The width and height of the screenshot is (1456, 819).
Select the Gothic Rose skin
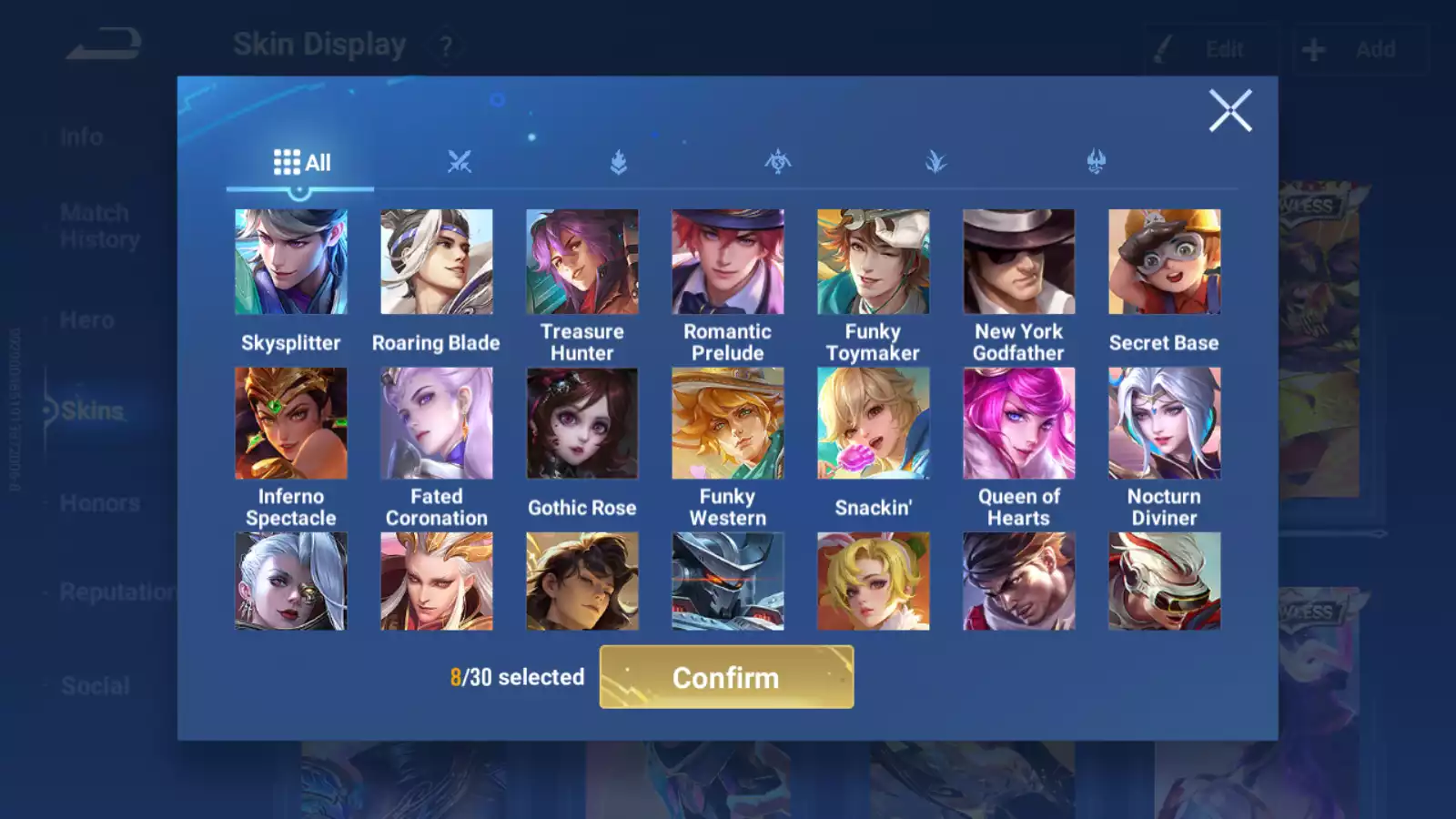tap(582, 423)
